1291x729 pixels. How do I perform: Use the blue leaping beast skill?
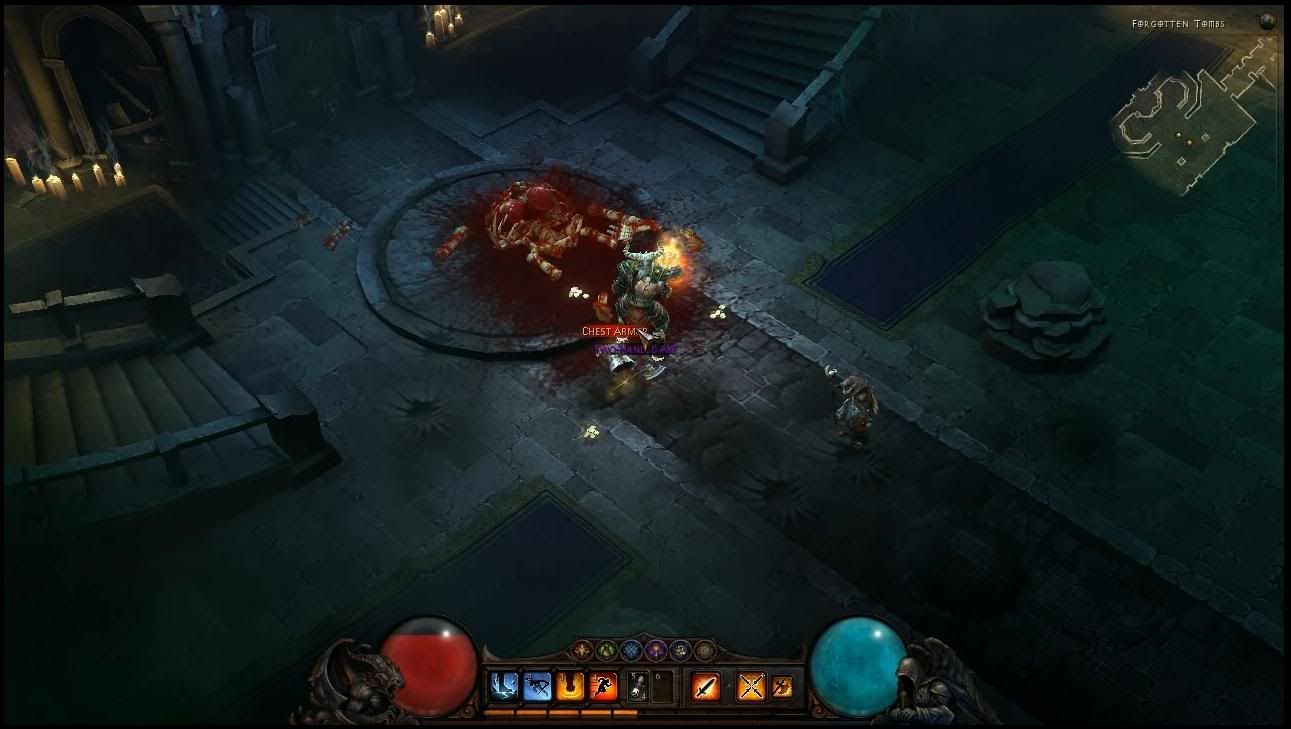537,686
